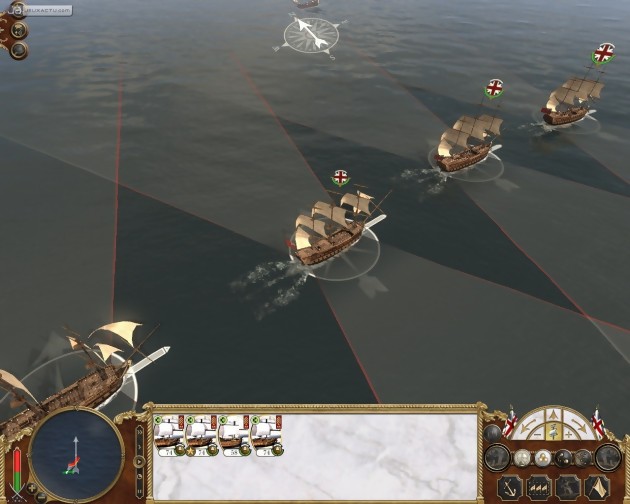Set fast forward battle speed

pyautogui.click(x=138, y=431)
